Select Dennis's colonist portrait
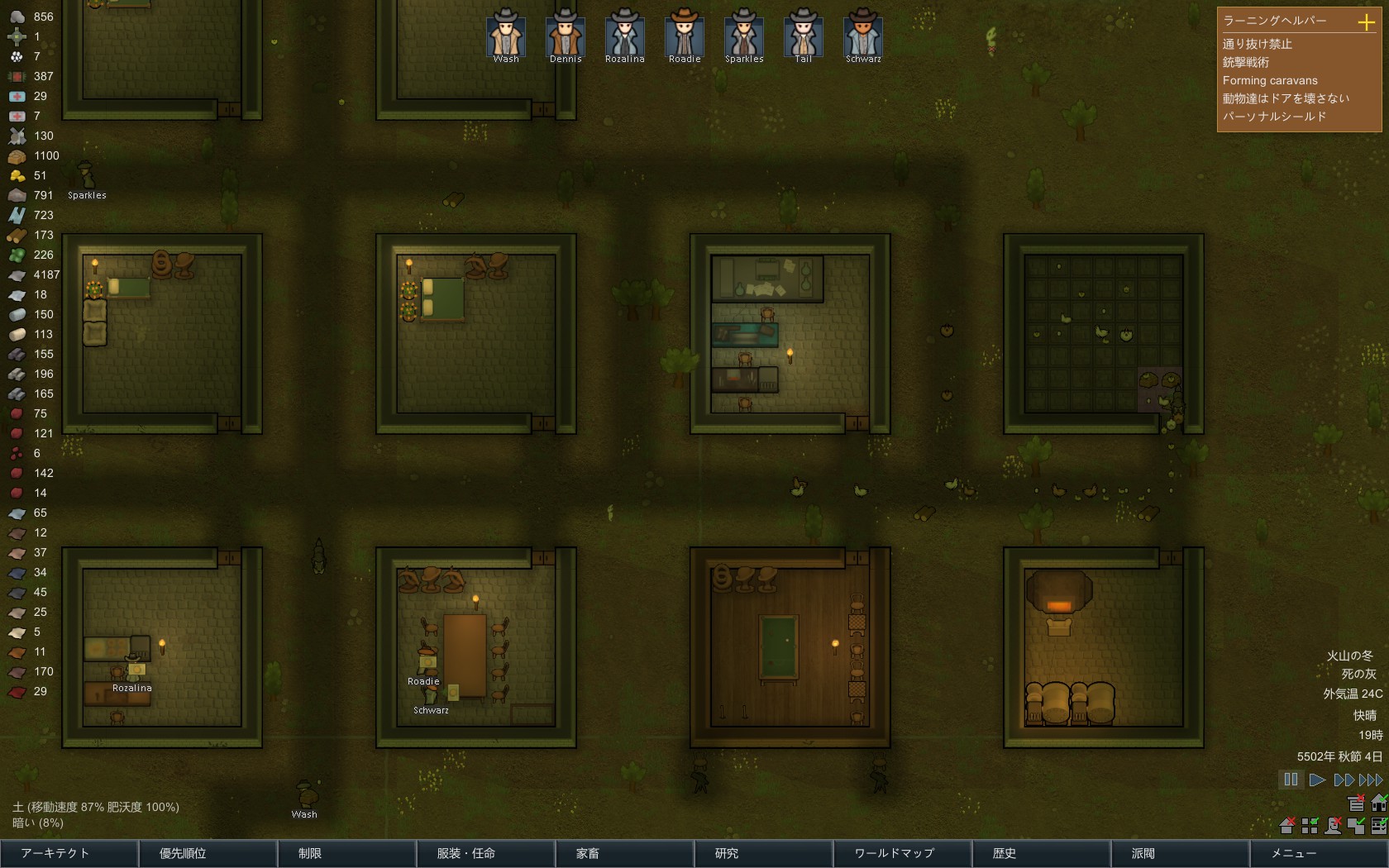 (x=565, y=36)
